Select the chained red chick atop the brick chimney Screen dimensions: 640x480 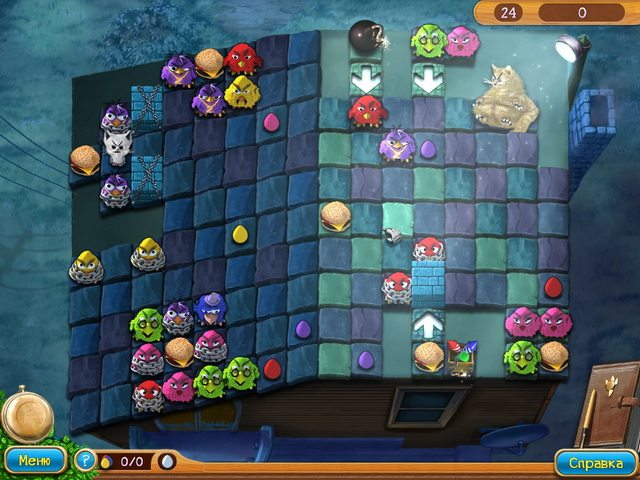point(427,250)
